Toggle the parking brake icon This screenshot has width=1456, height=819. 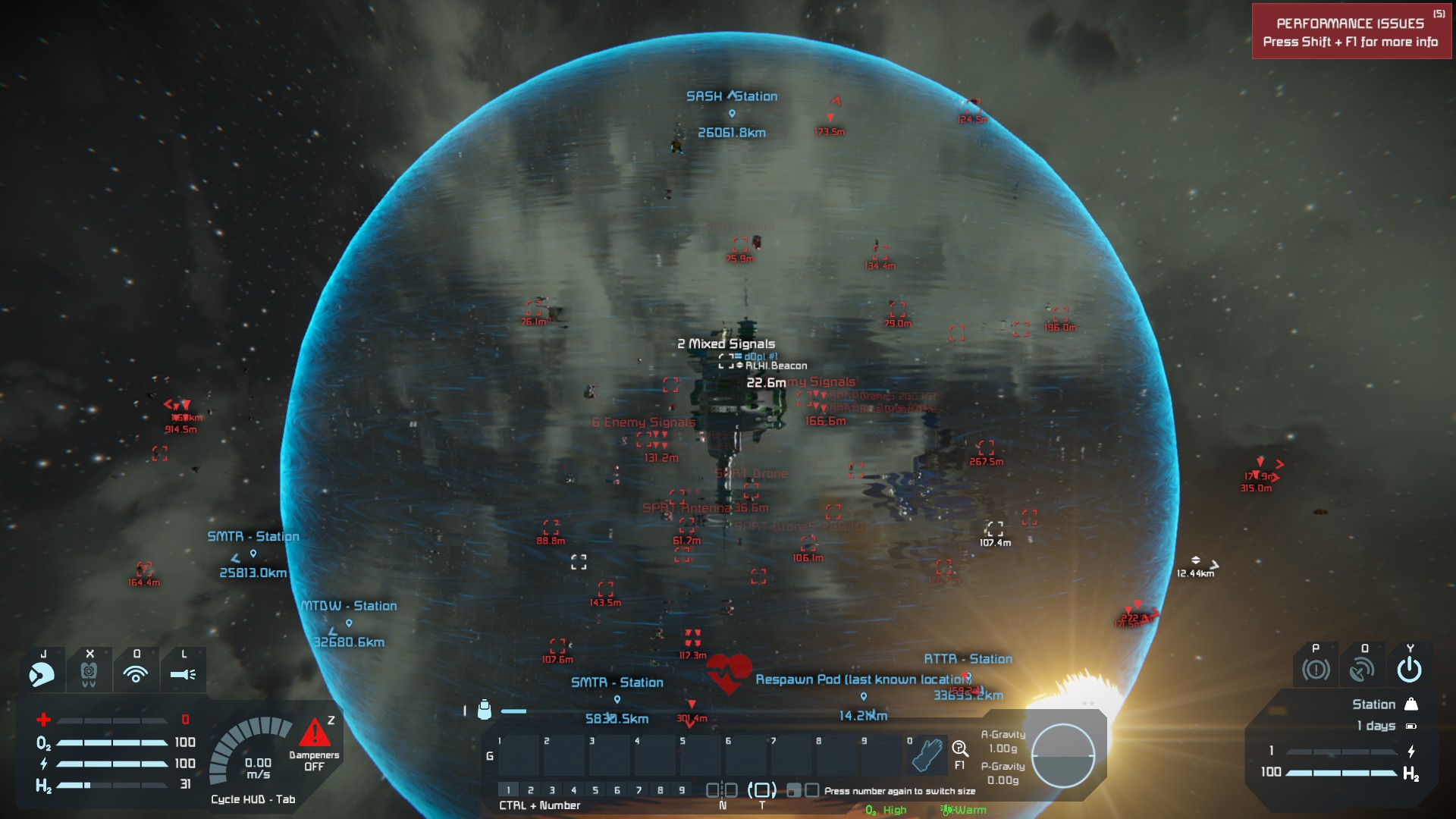[x=1316, y=670]
